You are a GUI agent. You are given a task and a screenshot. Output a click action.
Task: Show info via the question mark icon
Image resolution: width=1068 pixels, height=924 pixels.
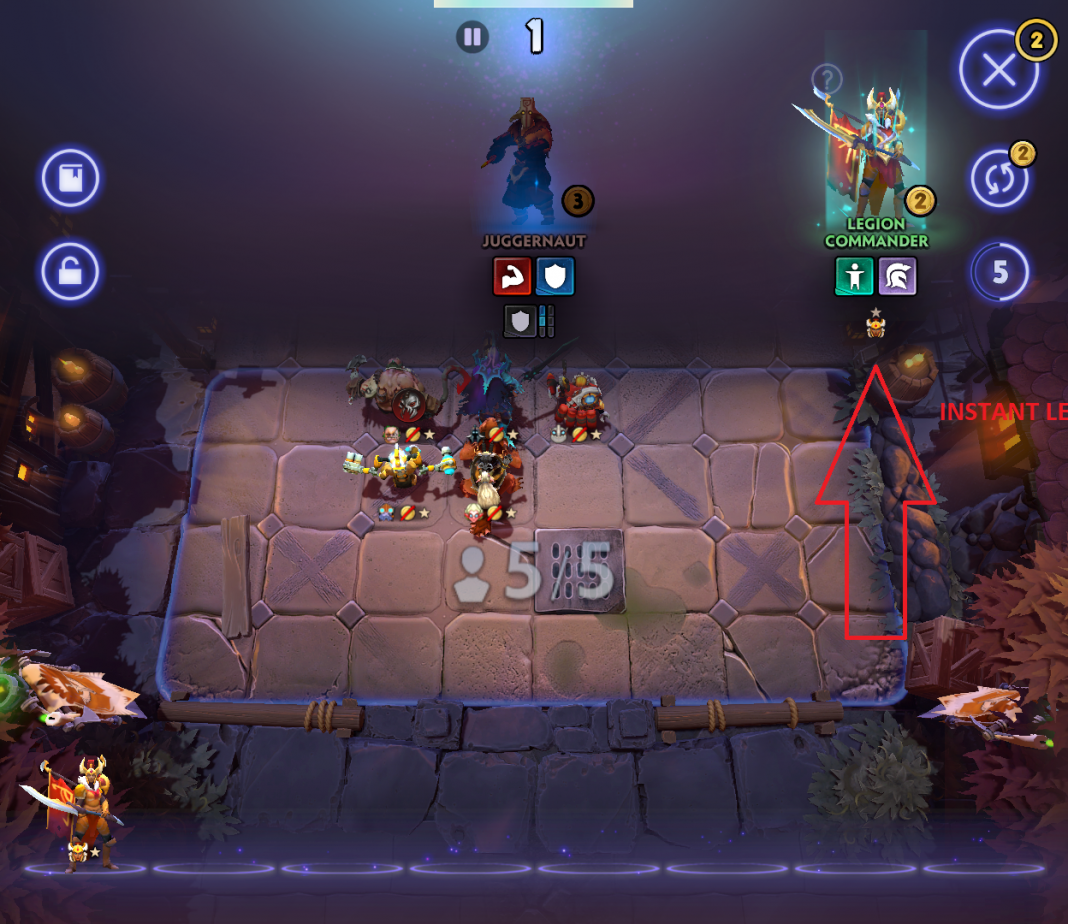click(826, 78)
